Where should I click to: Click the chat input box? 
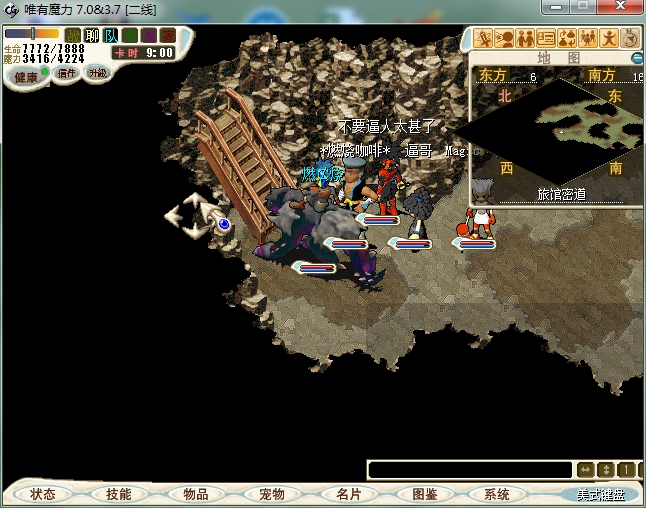point(470,469)
